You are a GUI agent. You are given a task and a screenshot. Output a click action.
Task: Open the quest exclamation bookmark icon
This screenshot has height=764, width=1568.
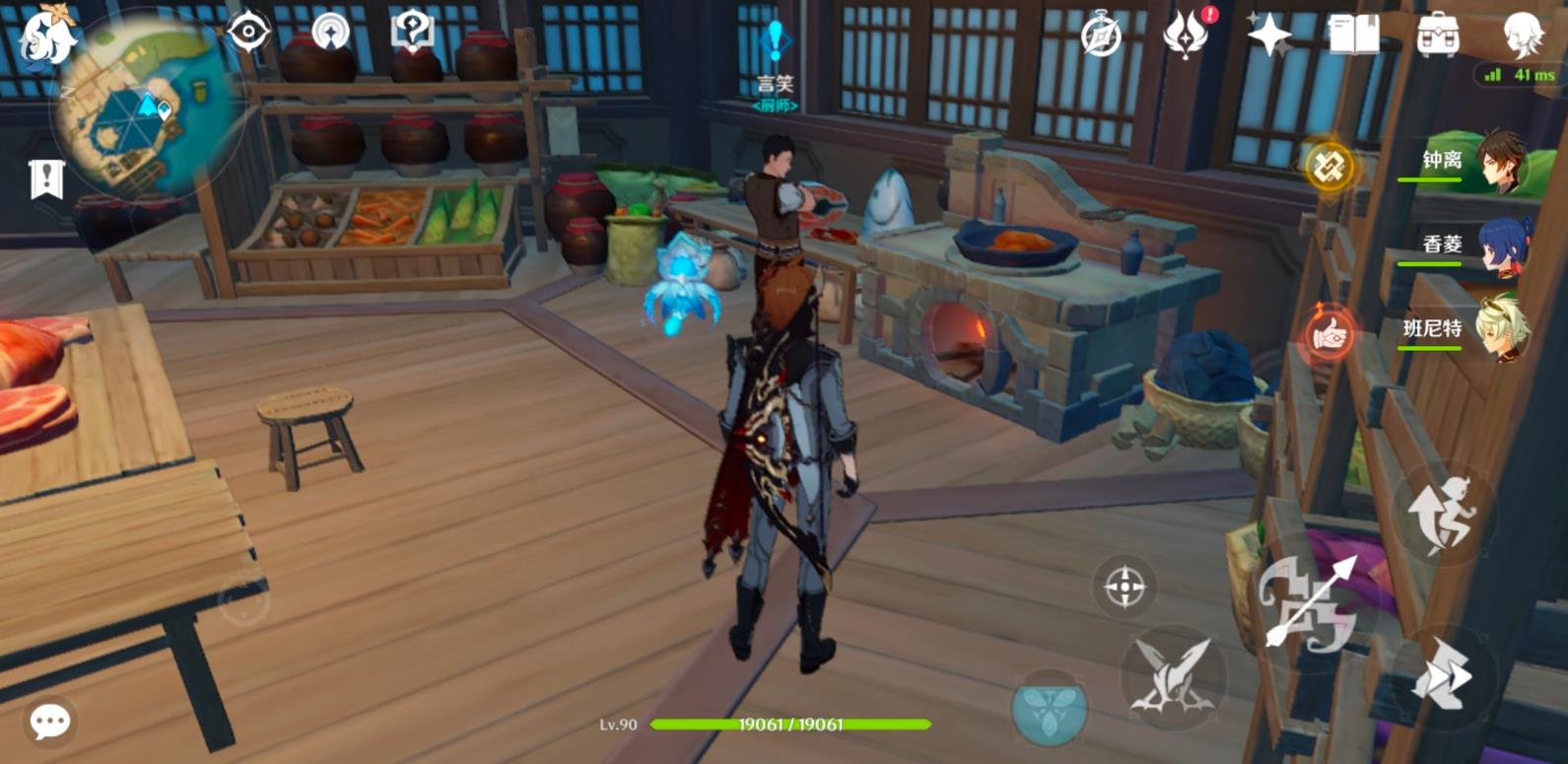coord(46,179)
